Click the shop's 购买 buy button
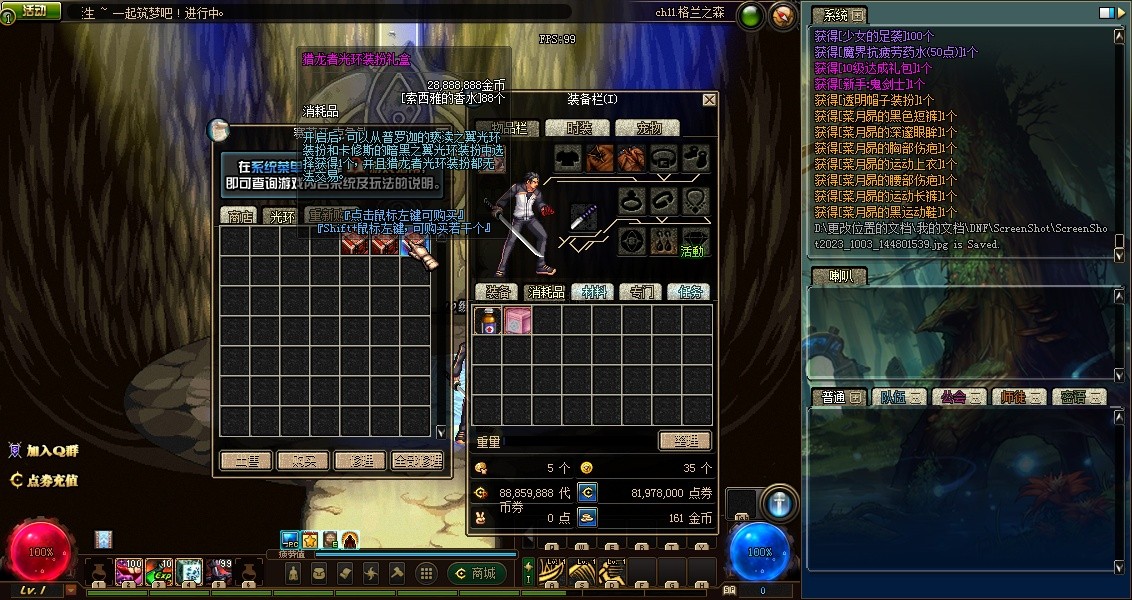 point(303,461)
